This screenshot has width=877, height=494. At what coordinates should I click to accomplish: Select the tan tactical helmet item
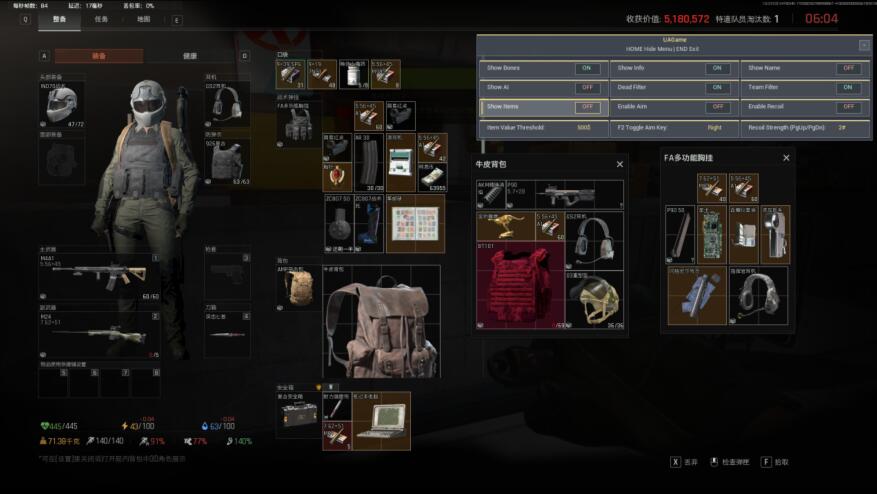[596, 297]
